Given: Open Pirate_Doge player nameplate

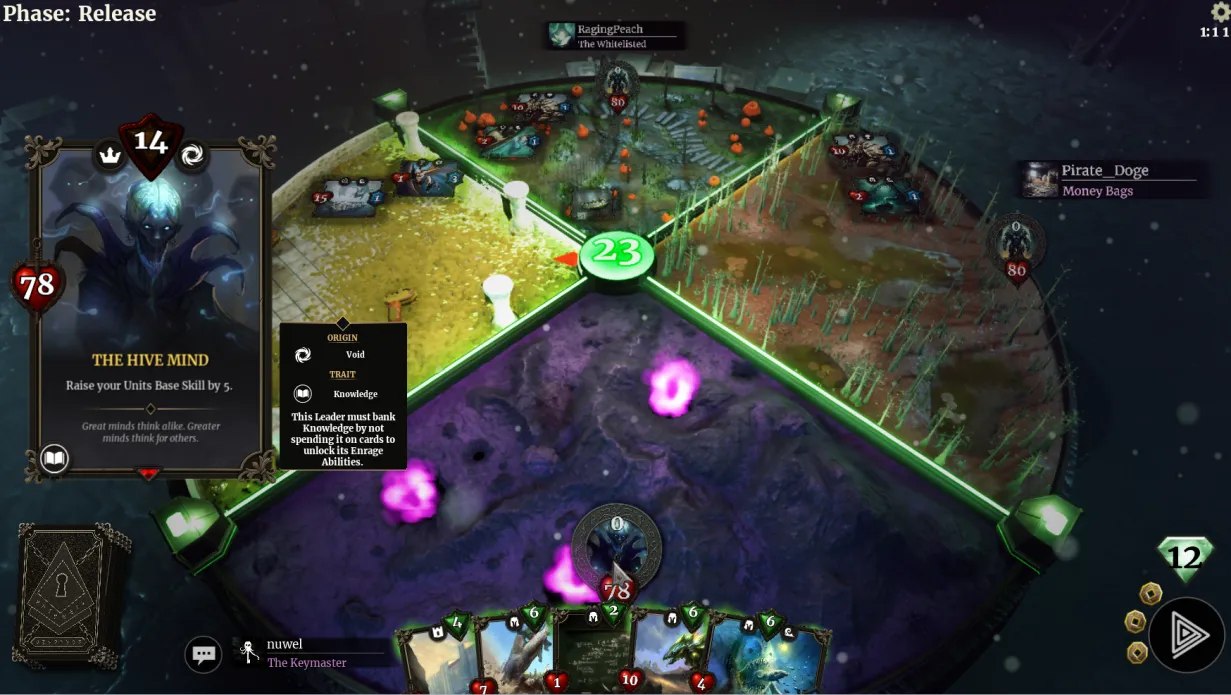Looking at the screenshot, I should pyautogui.click(x=1108, y=180).
